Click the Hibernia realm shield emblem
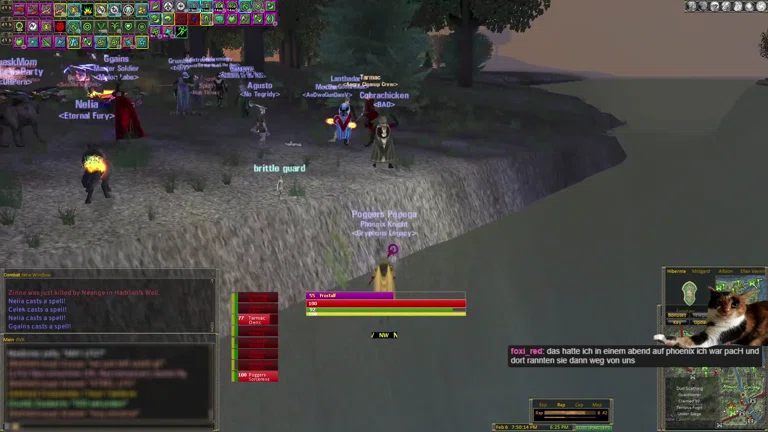 [687, 293]
